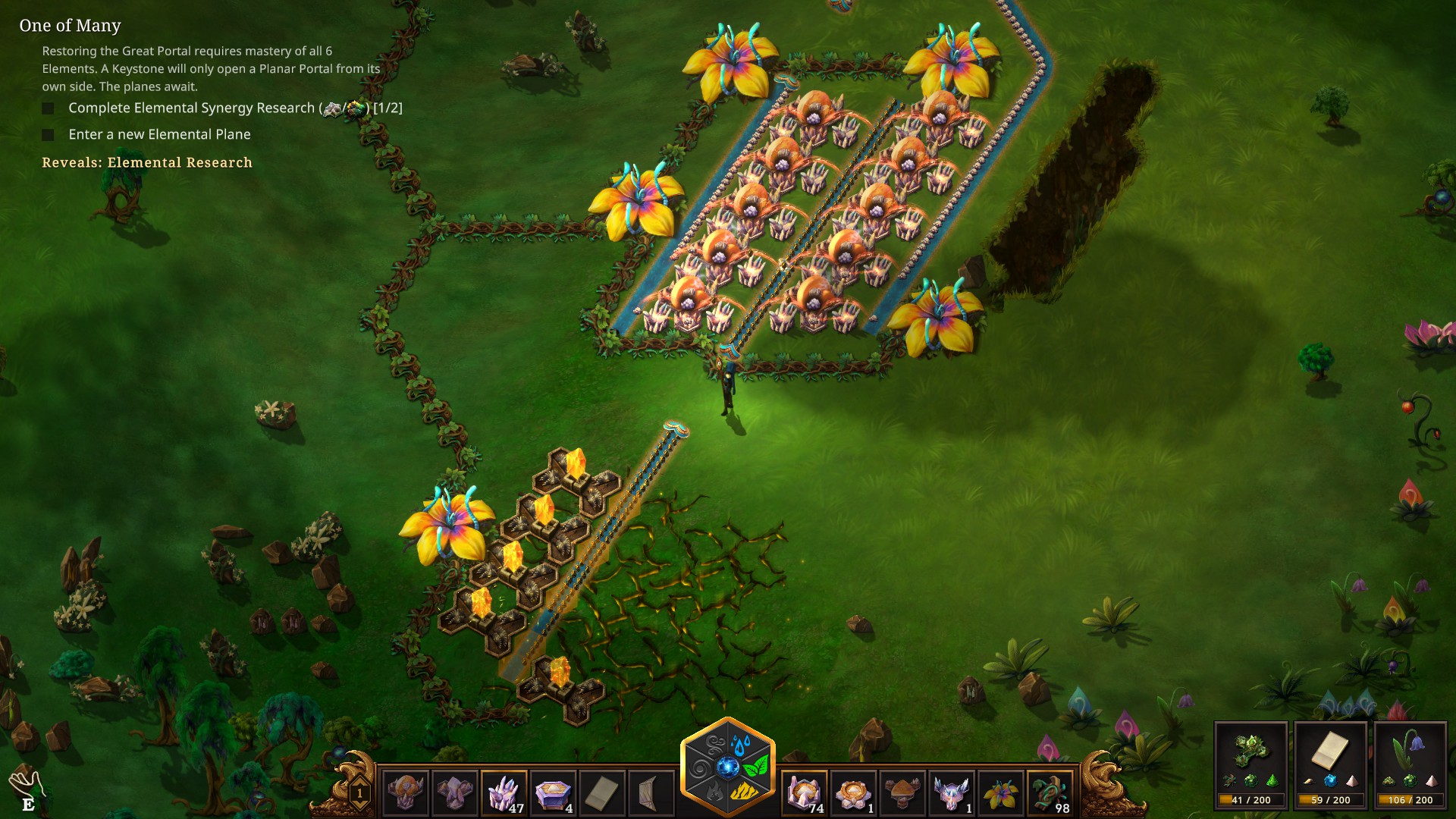Switch the hotbar page number indicator
Screen dimensions: 1456x819
pyautogui.click(x=359, y=794)
